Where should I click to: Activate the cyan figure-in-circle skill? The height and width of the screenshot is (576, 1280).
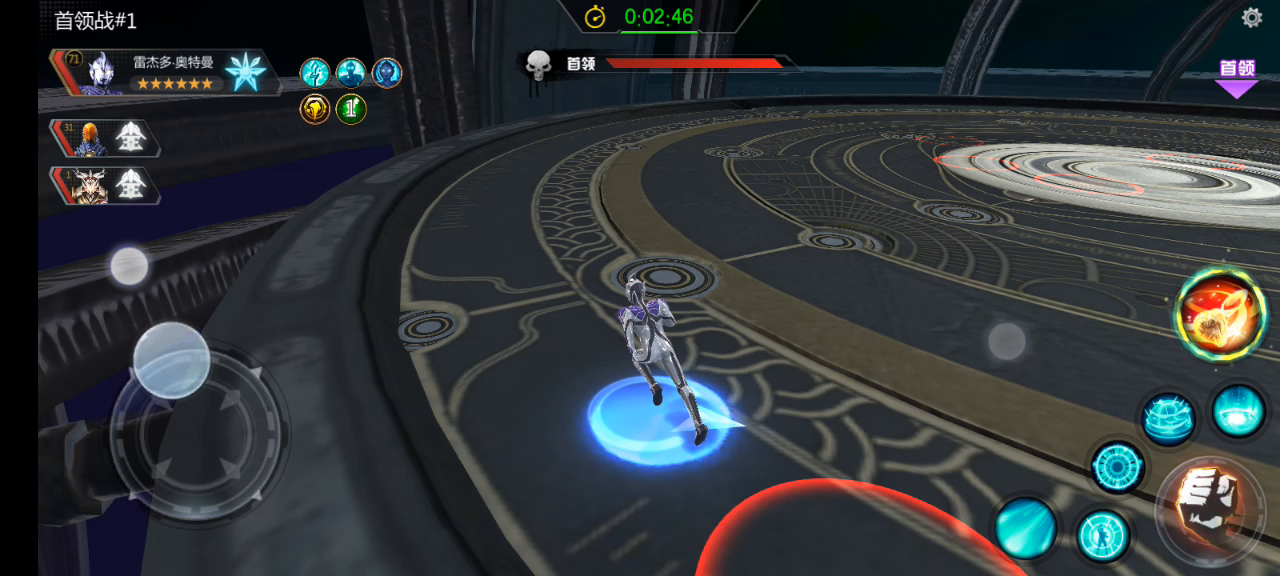pos(1103,535)
